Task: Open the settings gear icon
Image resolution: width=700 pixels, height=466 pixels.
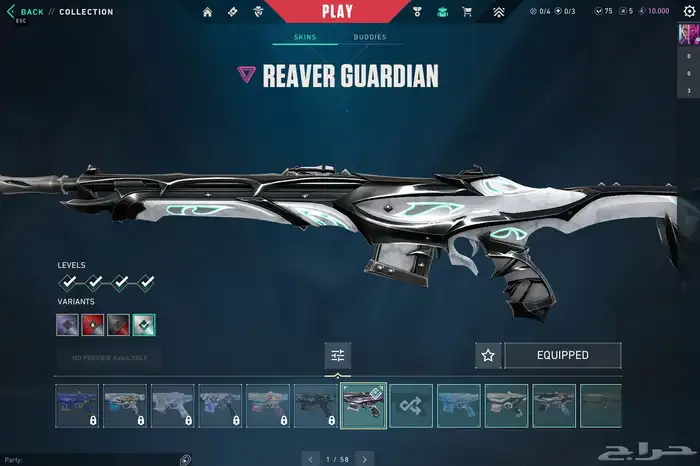Action: click(x=688, y=11)
